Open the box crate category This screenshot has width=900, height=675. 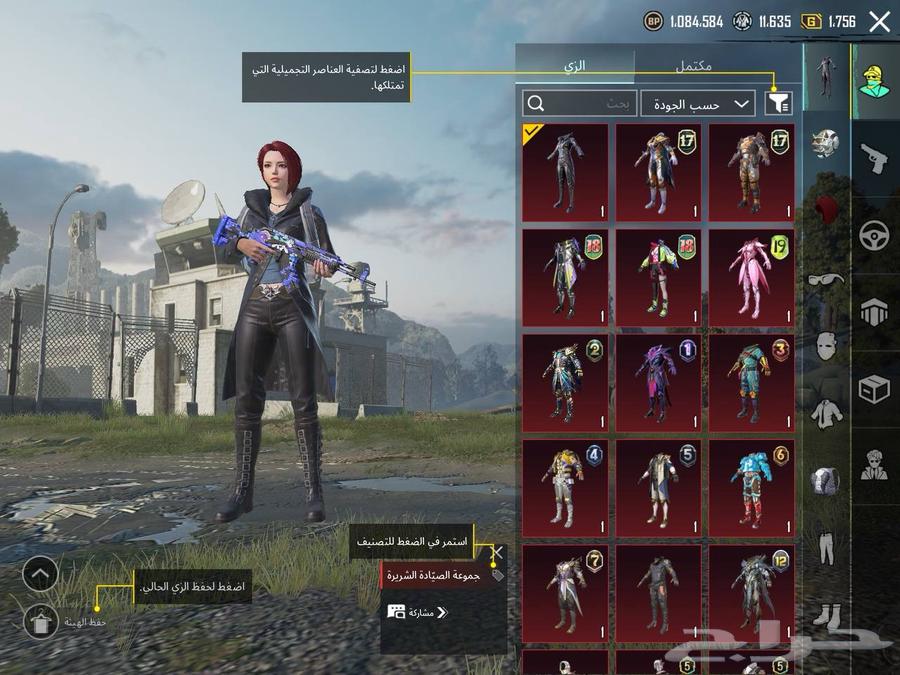pyautogui.click(x=875, y=390)
